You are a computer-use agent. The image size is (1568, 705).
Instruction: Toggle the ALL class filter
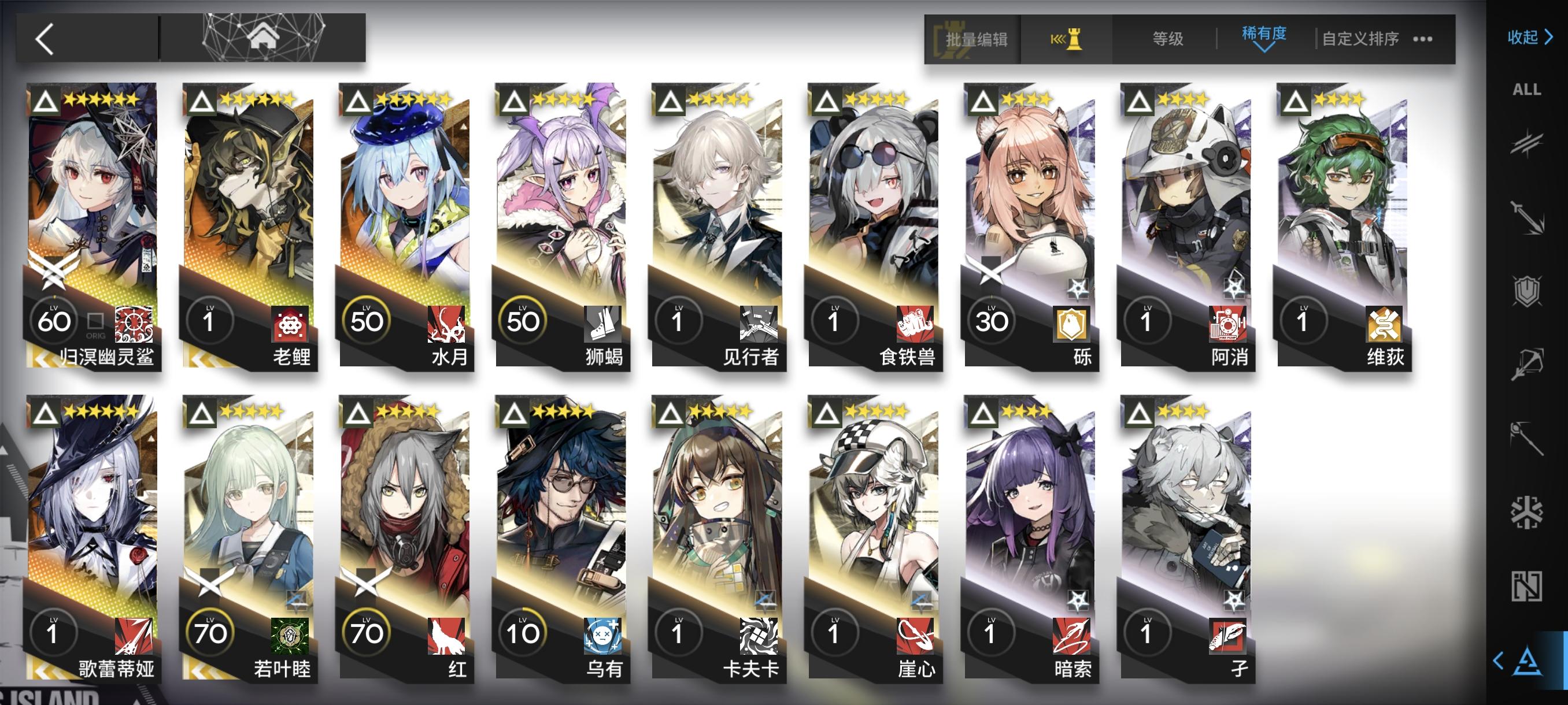[1528, 90]
